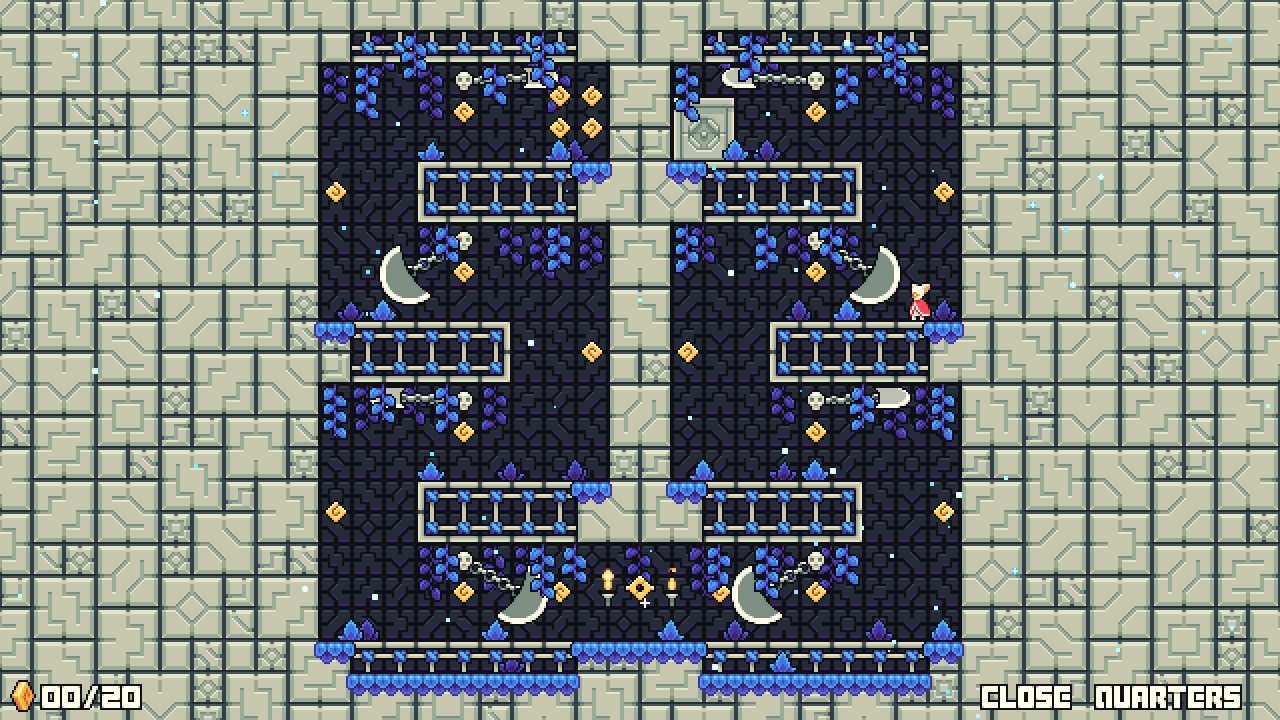Click the left torch flame near the bottom center
This screenshot has height=720, width=1280.
[607, 578]
